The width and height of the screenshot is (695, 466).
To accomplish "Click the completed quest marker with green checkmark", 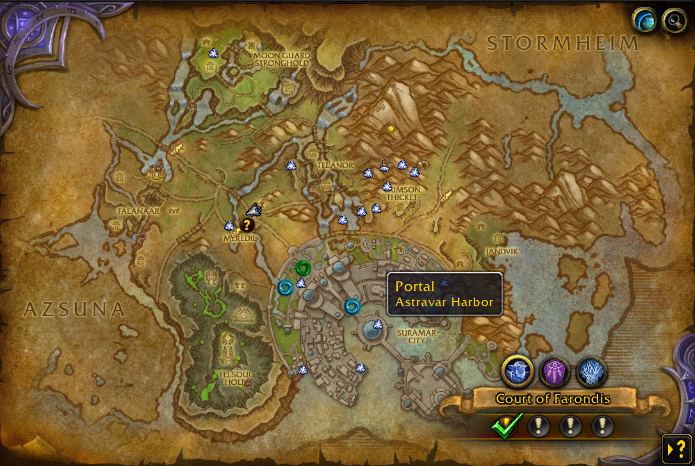I will pyautogui.click(x=507, y=426).
